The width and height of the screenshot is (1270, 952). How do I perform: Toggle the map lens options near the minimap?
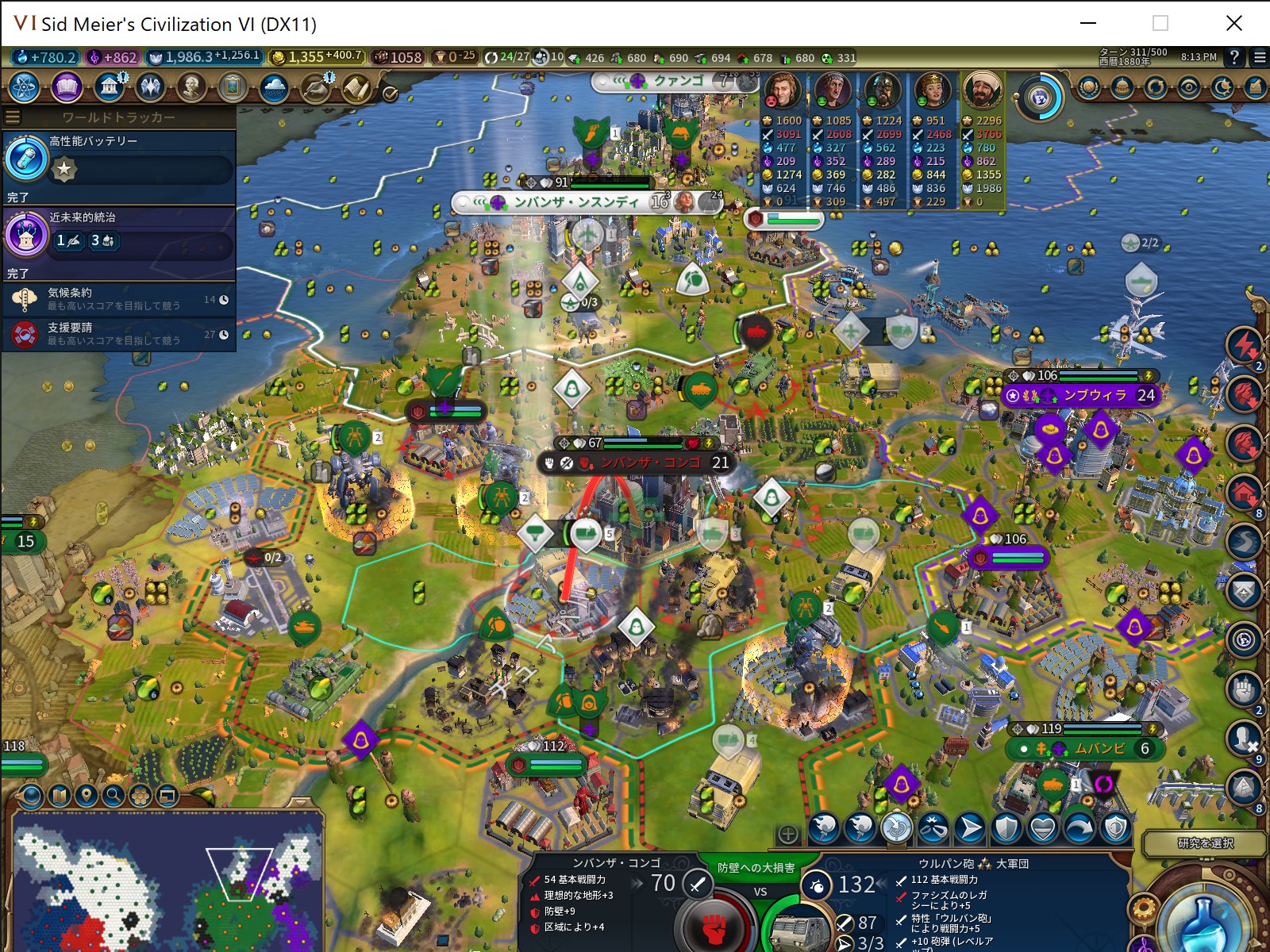click(140, 797)
